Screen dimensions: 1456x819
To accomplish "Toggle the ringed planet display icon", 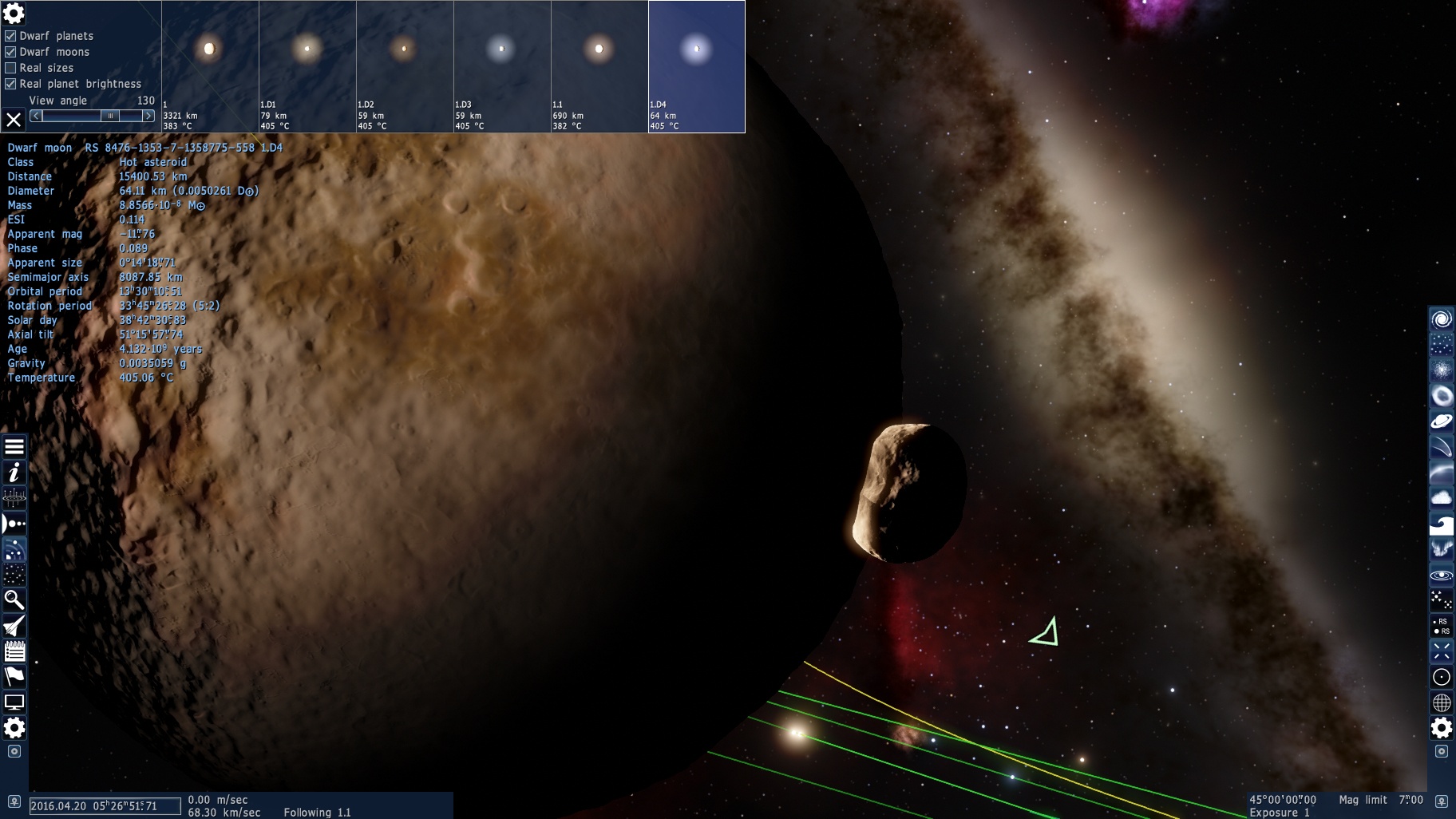I will point(1441,421).
